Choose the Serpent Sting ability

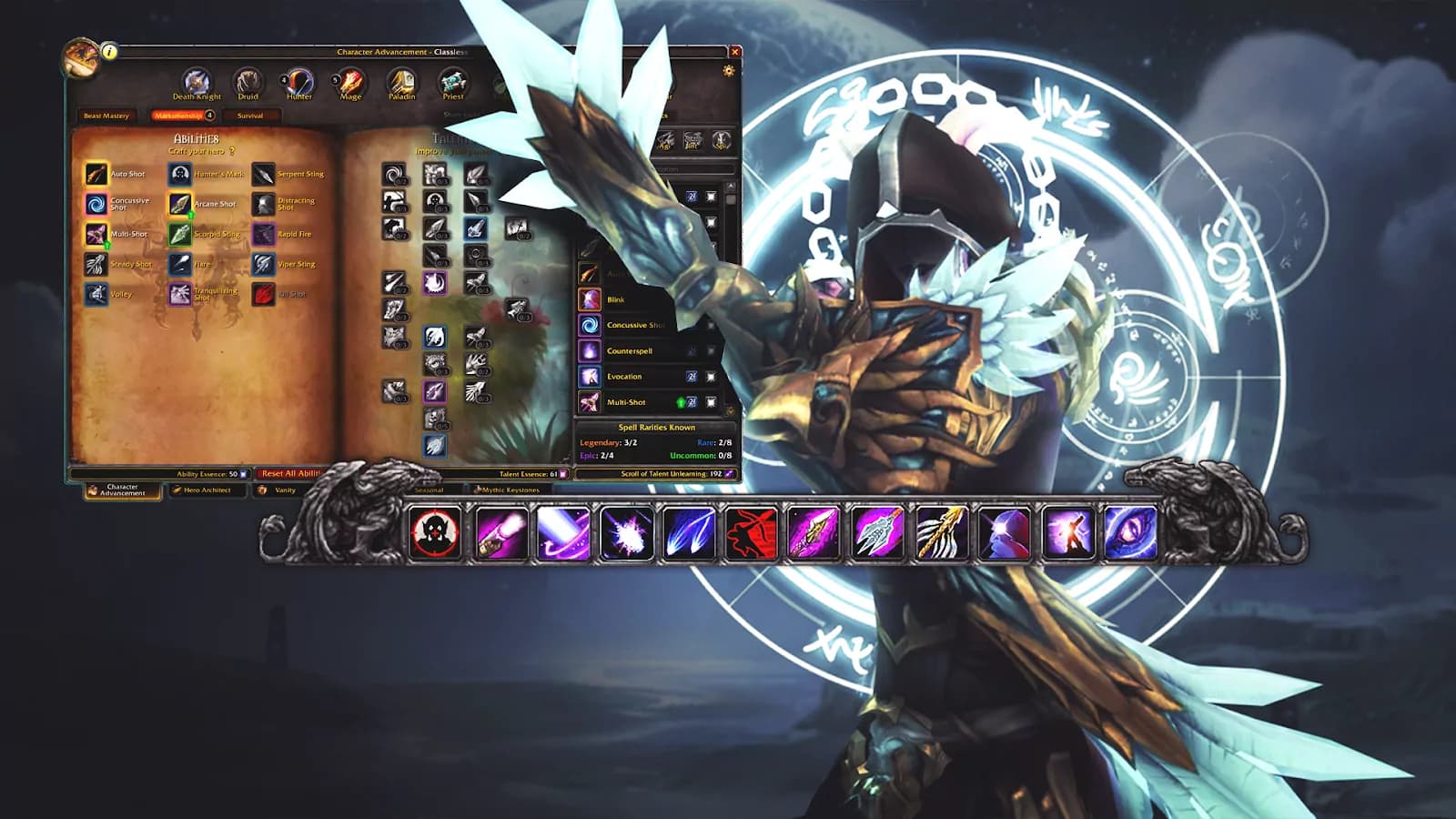pyautogui.click(x=264, y=174)
